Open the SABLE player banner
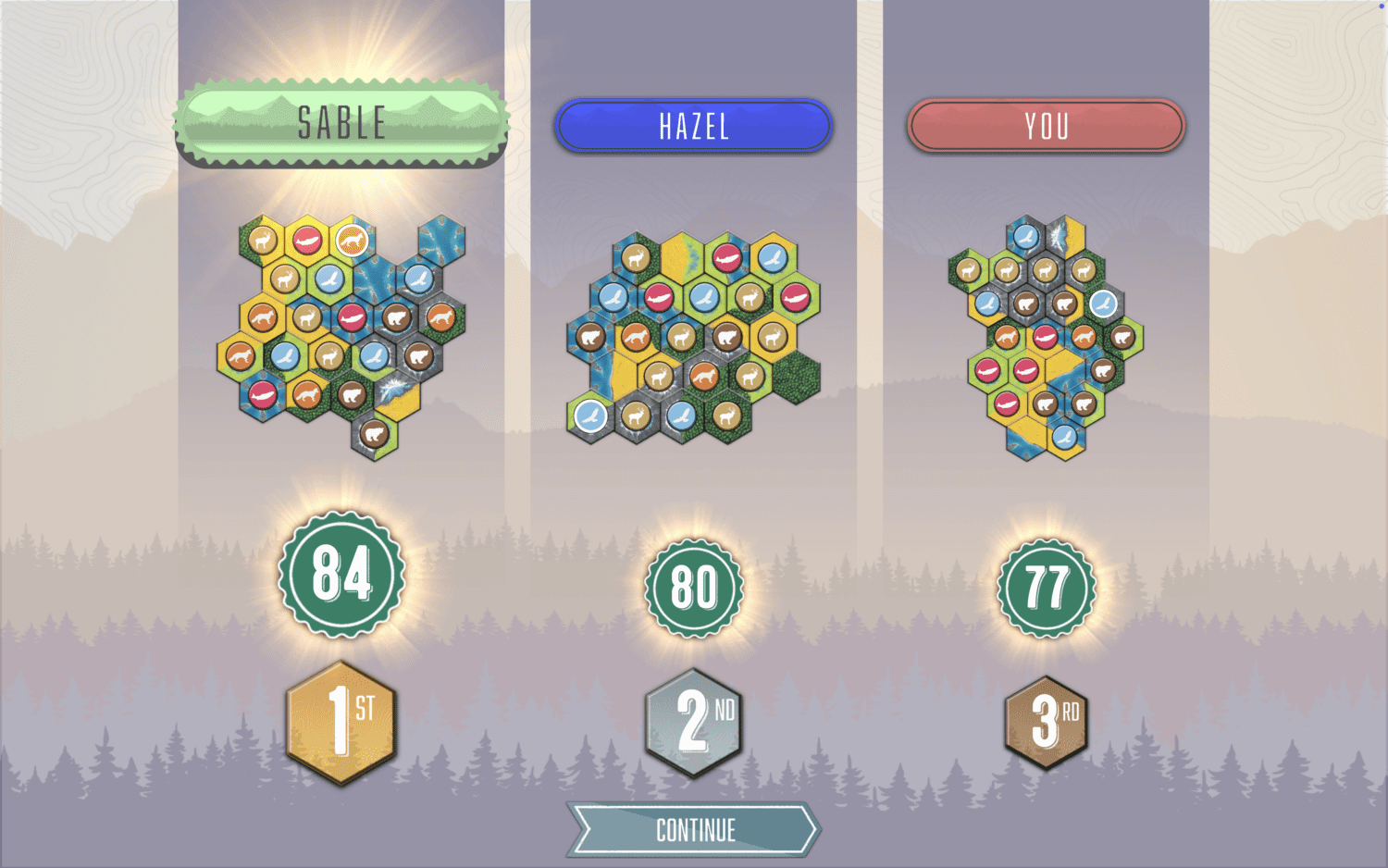Image resolution: width=1388 pixels, height=868 pixels. point(342,120)
